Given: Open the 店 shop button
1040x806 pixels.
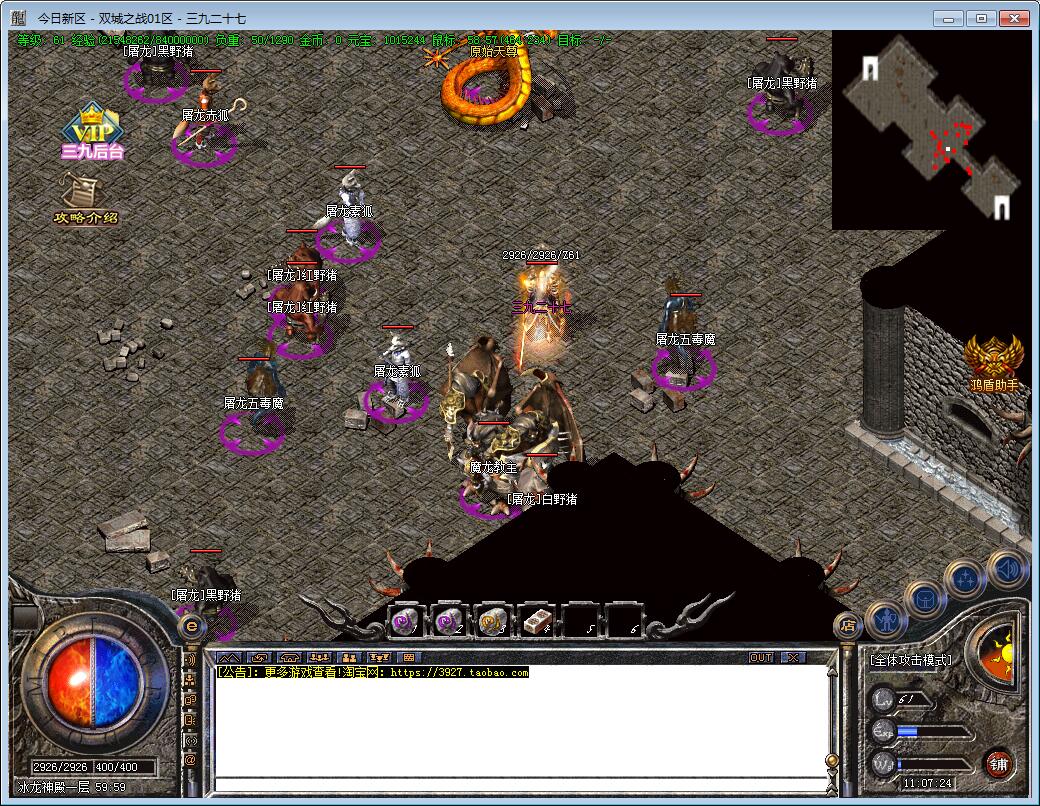Looking at the screenshot, I should coord(848,627).
